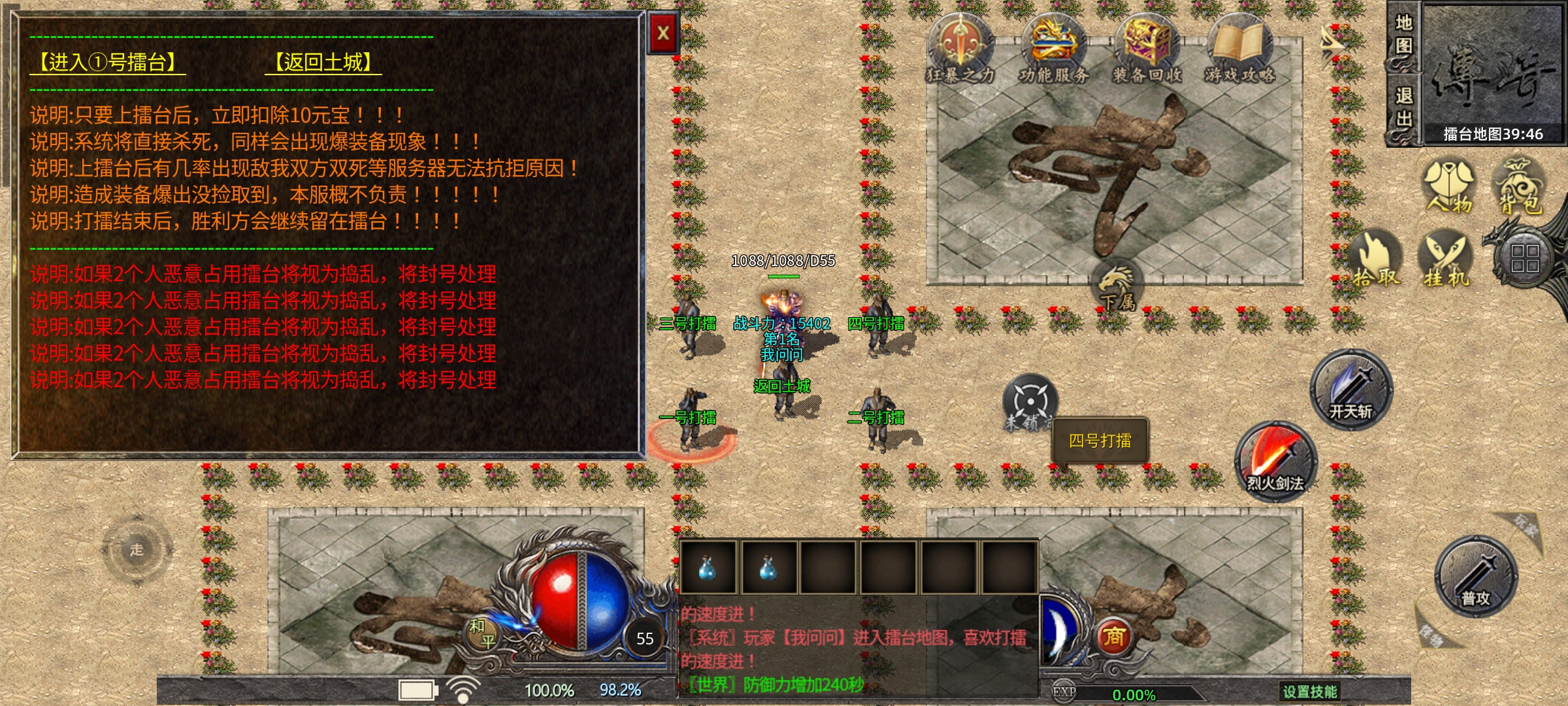
Task: Click the 下属 dragon icon
Action: 1118,285
